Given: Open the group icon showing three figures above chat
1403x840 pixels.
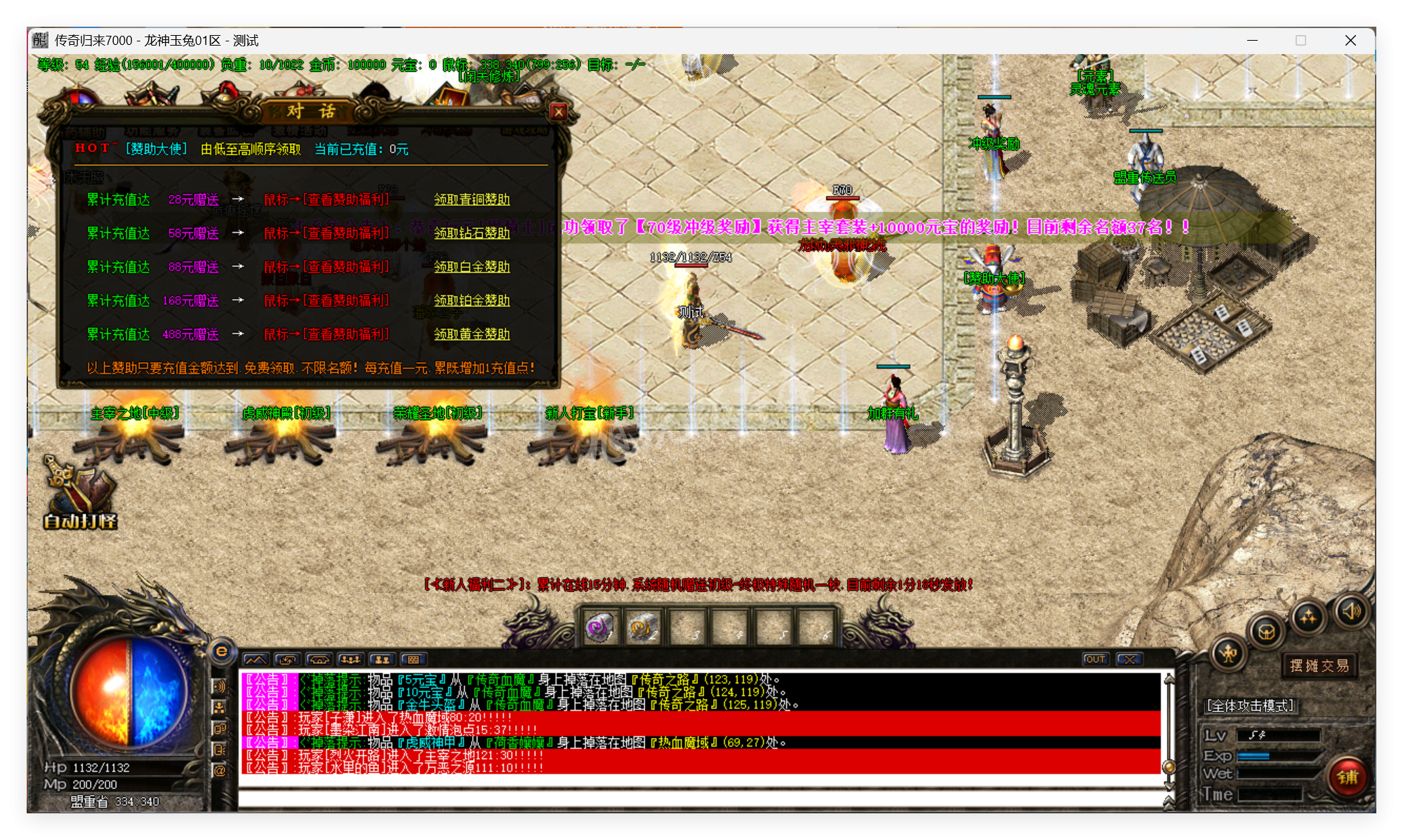Looking at the screenshot, I should click(x=351, y=660).
